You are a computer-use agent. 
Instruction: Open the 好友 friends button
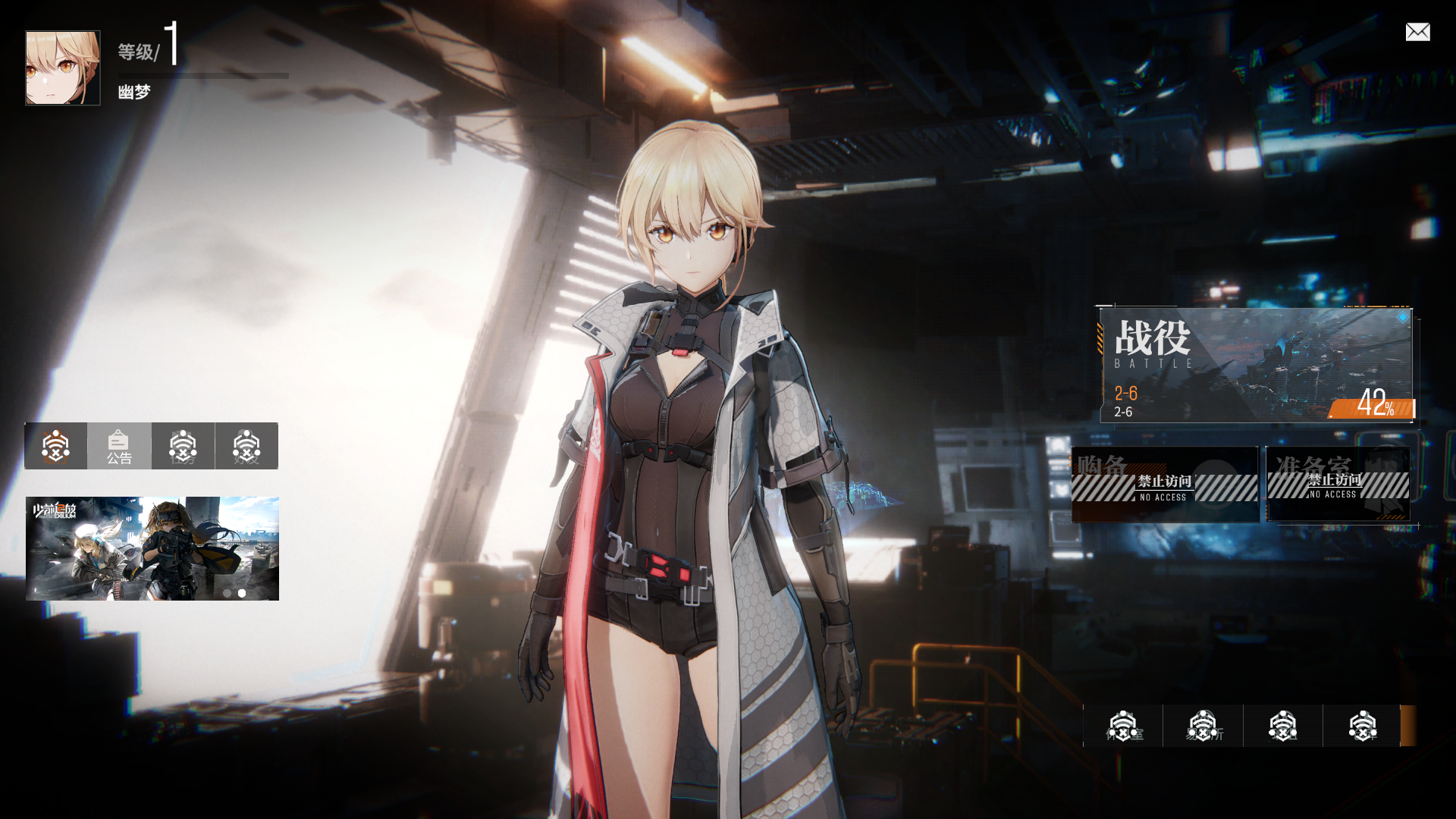click(x=246, y=446)
